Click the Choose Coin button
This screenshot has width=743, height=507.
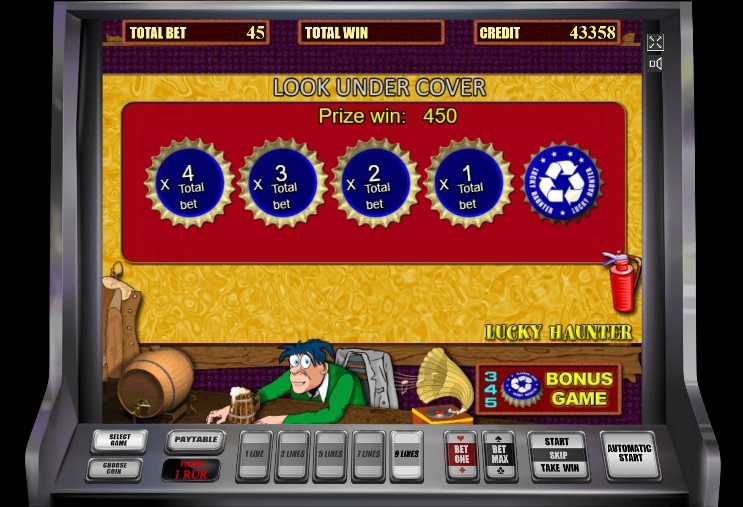[x=115, y=468]
